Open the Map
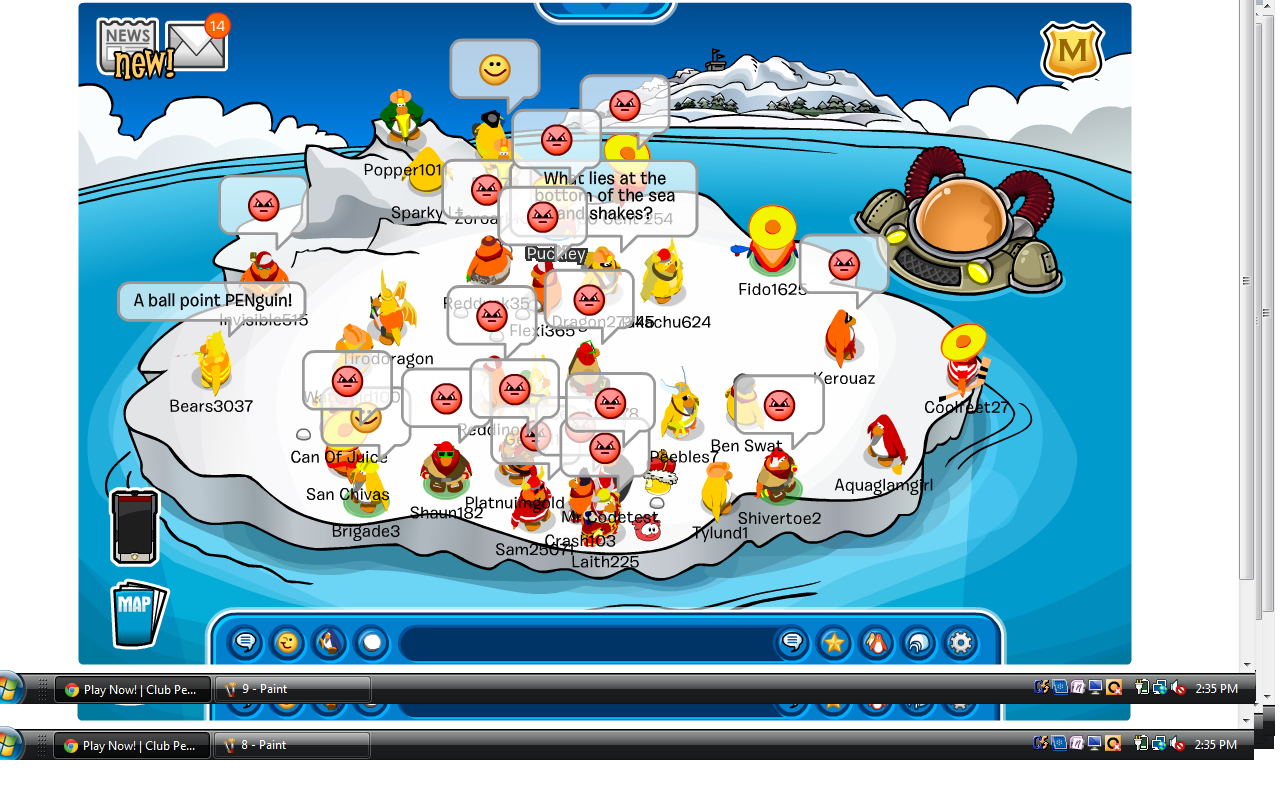Viewport: 1280px width, 800px height. click(x=137, y=613)
